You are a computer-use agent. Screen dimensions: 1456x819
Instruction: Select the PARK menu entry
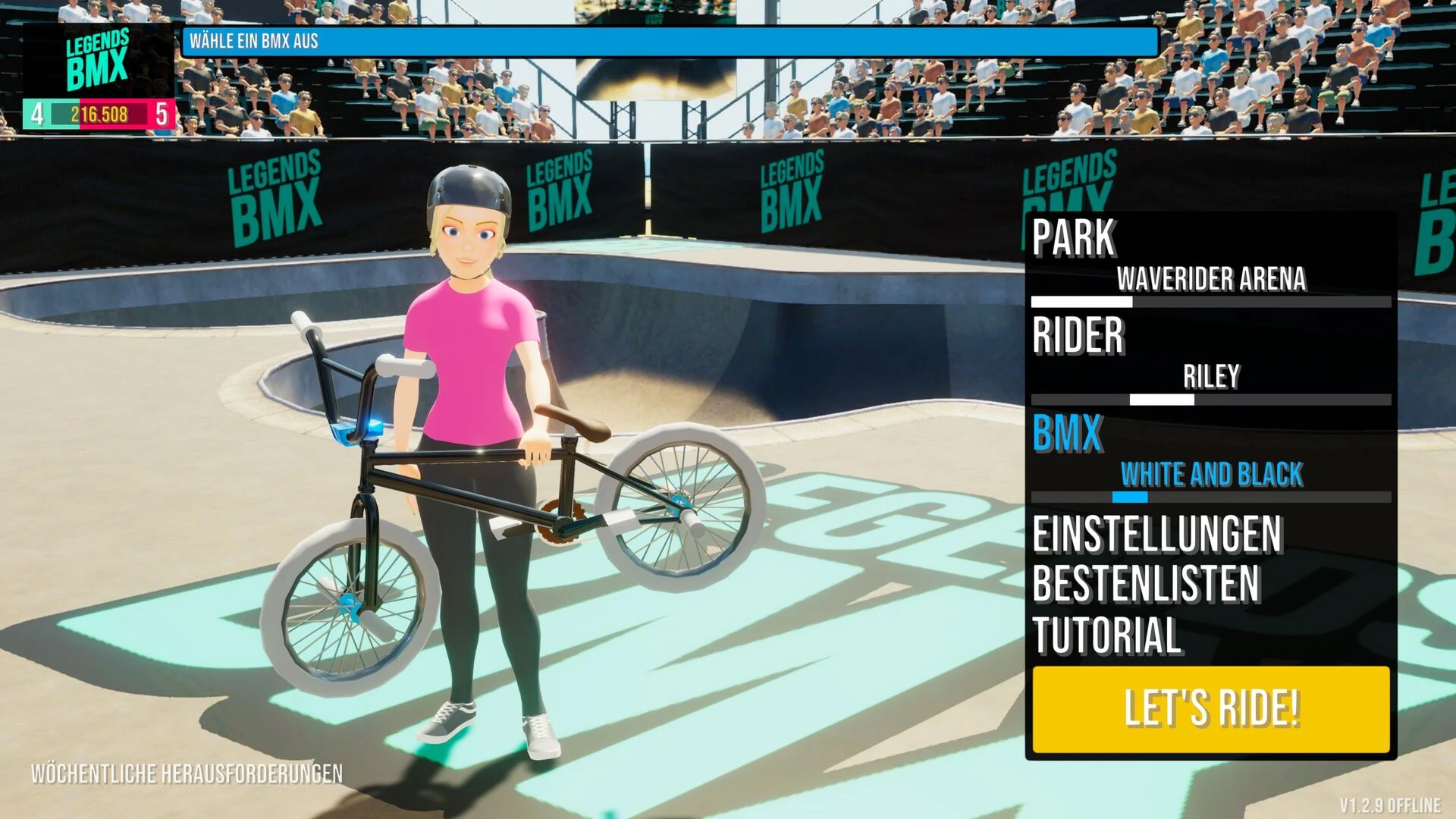point(1074,238)
